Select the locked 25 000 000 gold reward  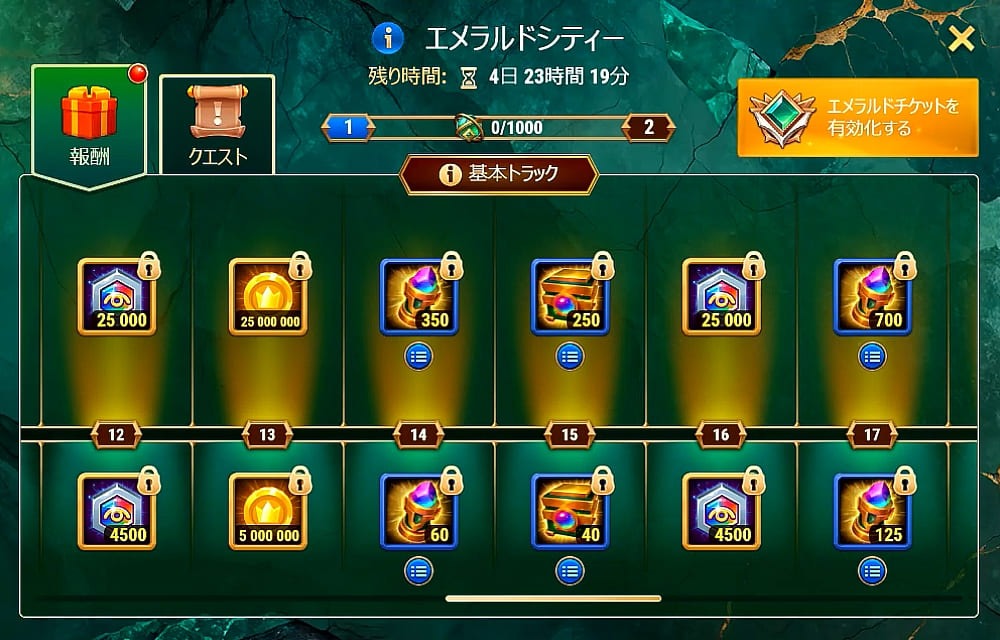[x=268, y=297]
